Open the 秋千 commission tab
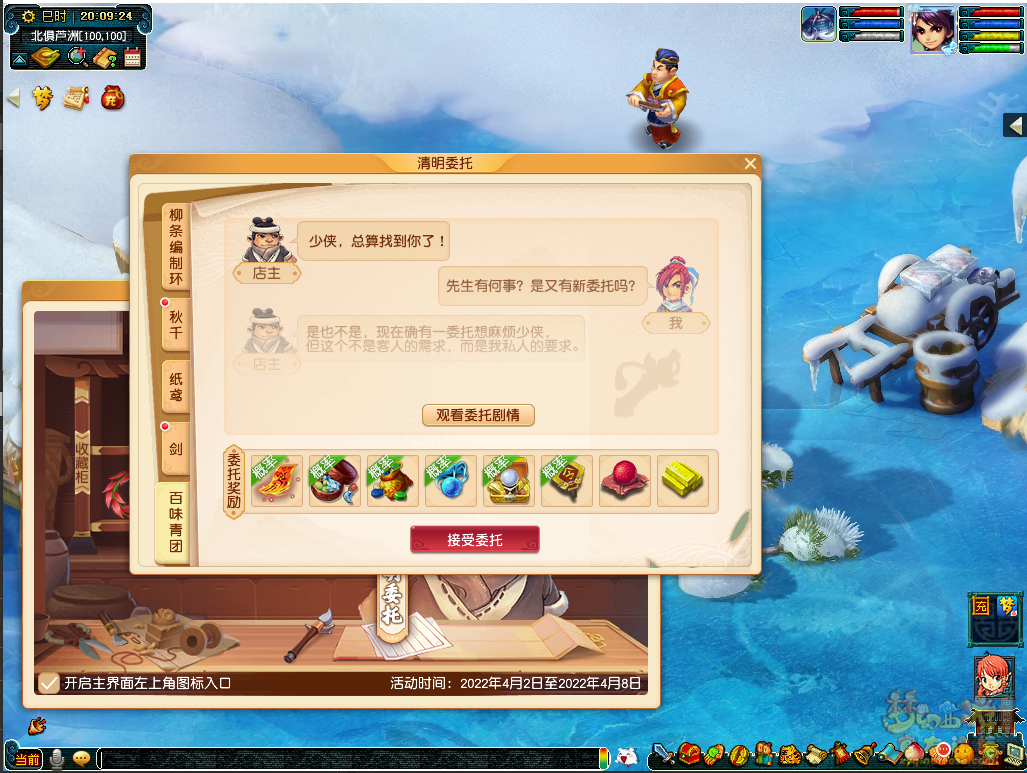The height and width of the screenshot is (773, 1027). point(176,324)
